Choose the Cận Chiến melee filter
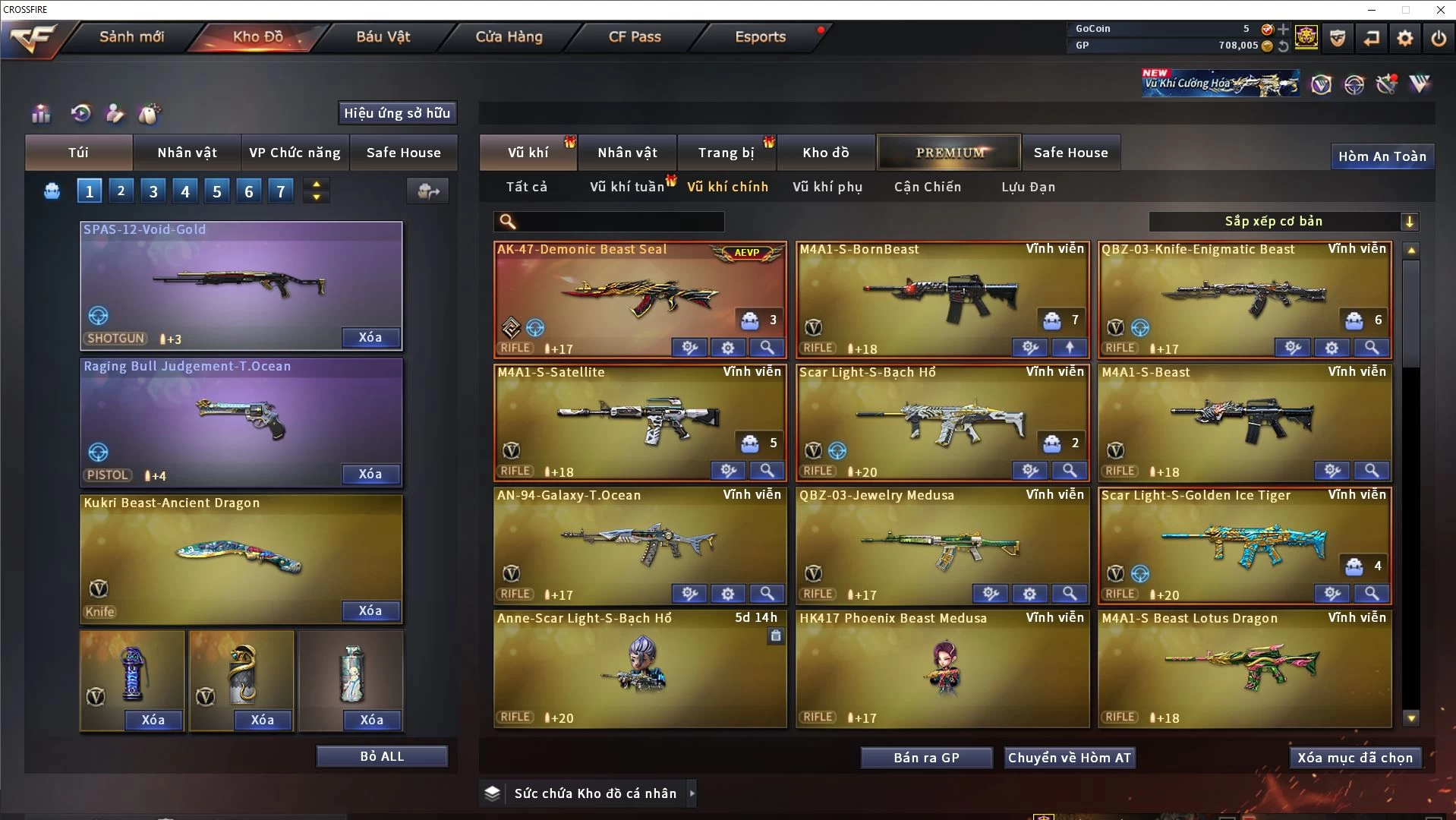This screenshot has width=1456, height=820. click(x=927, y=187)
